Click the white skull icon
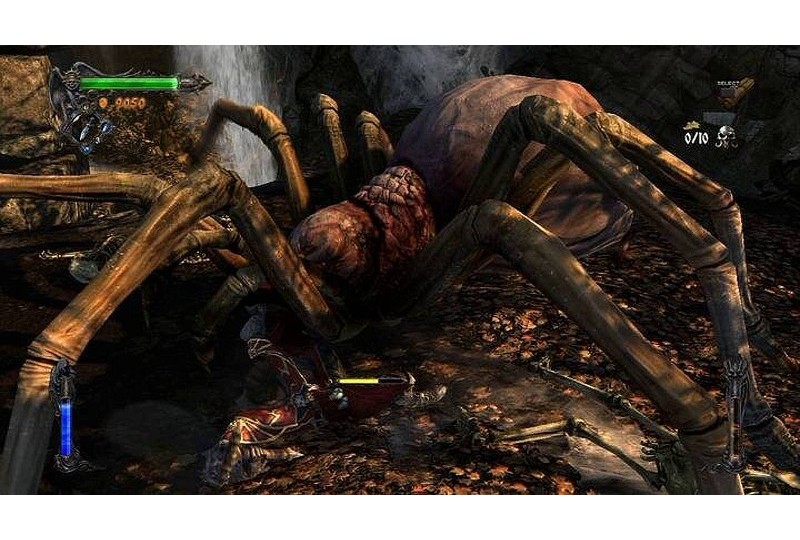The height and width of the screenshot is (540, 800). 726,137
